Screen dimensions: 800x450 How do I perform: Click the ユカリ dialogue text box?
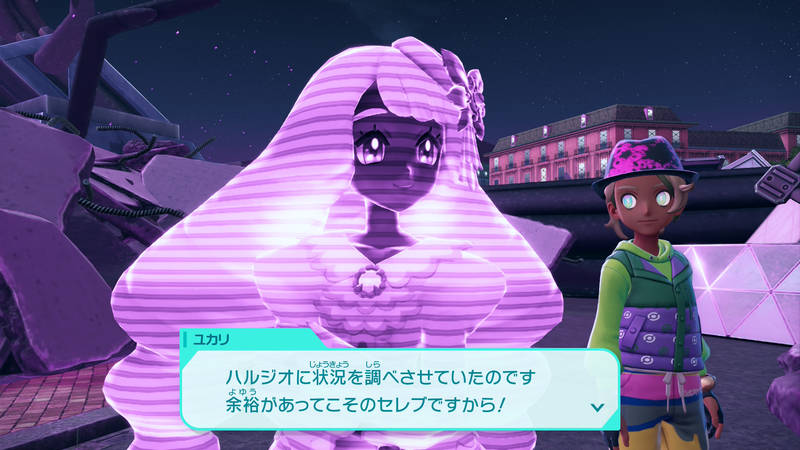tap(400, 390)
